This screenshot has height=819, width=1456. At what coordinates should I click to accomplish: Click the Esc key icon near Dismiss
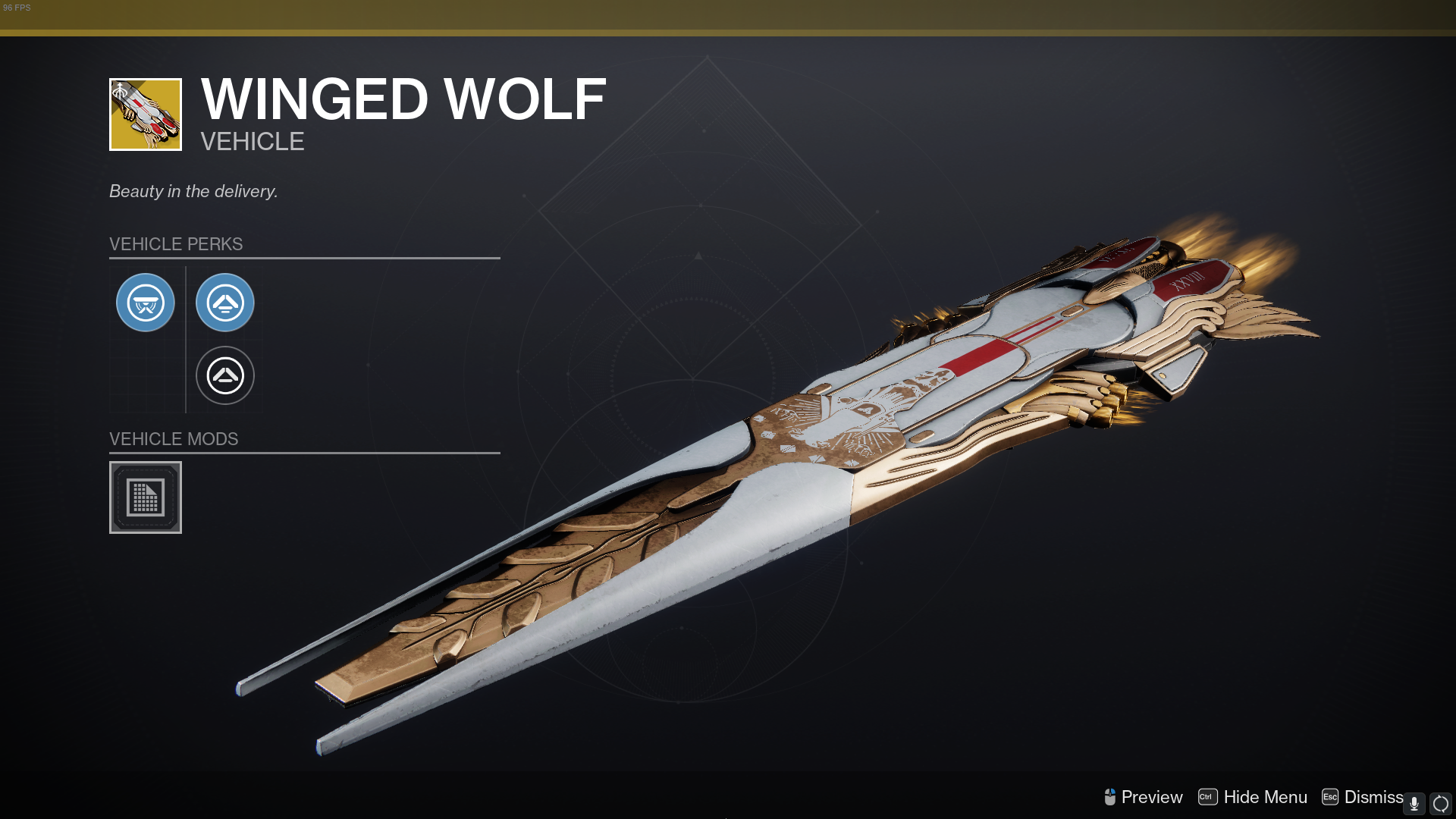coord(1329,797)
